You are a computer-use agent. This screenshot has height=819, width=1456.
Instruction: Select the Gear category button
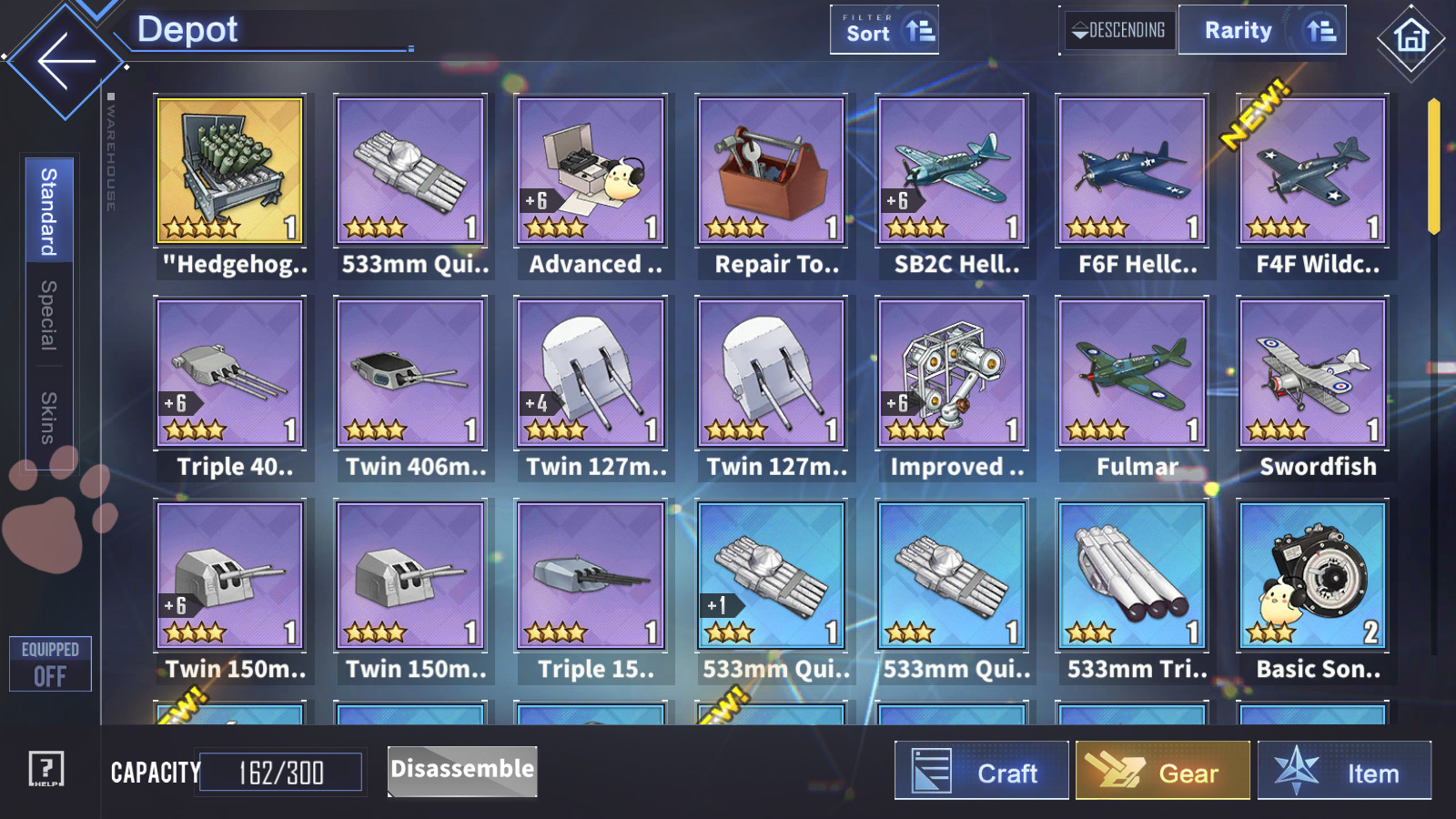pyautogui.click(x=1162, y=772)
